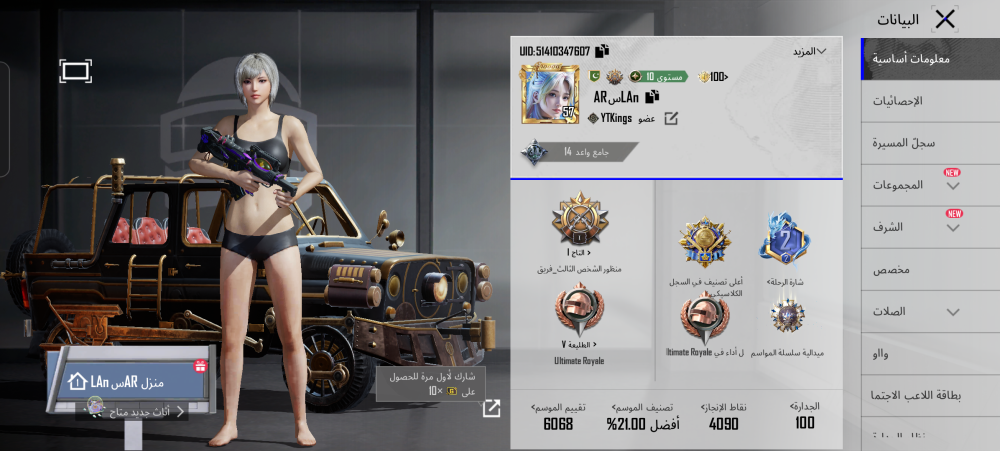Toggle the fullscreen character view icon

[x=76, y=70]
